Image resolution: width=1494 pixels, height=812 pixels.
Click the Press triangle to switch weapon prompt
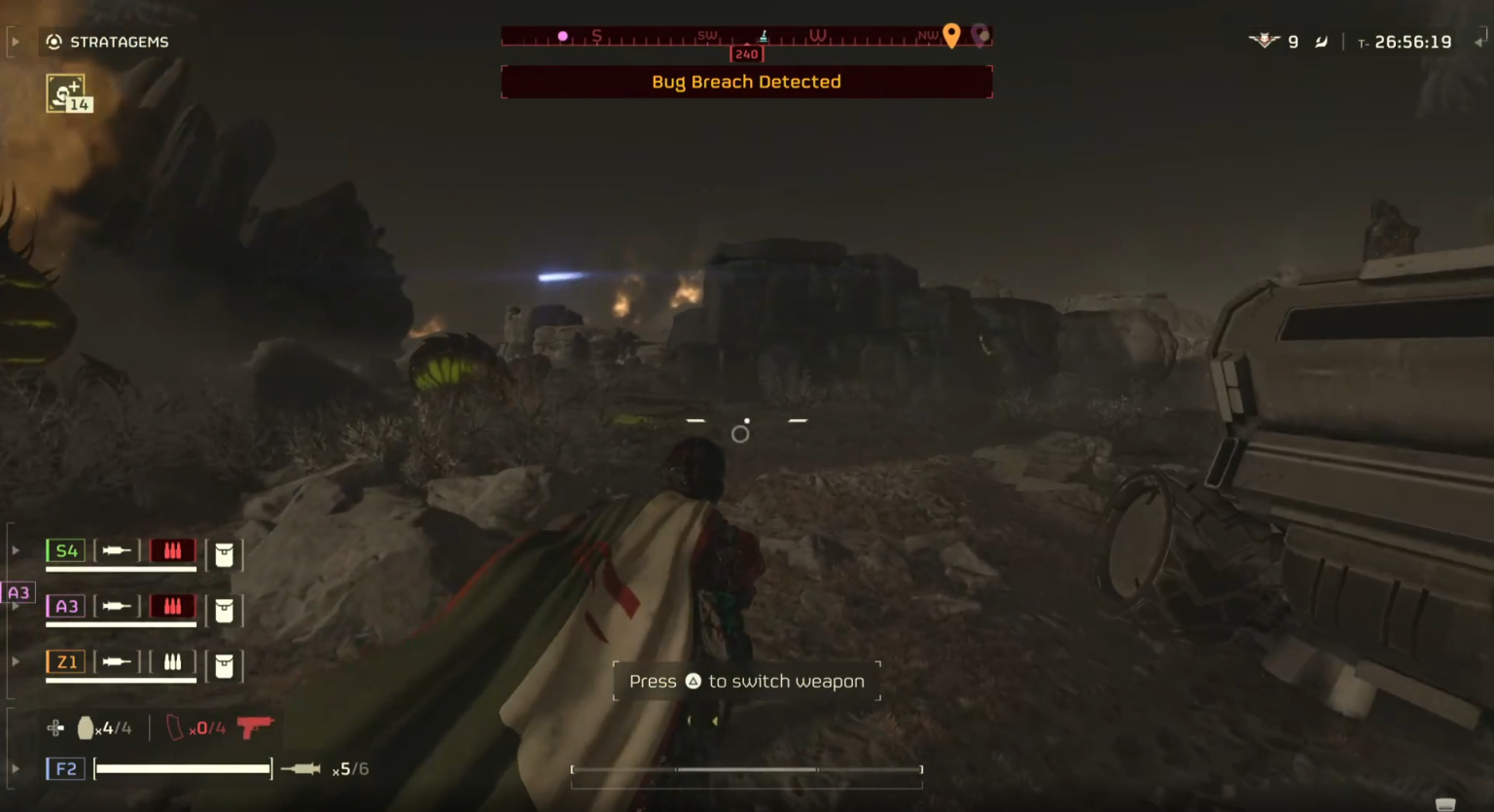(x=746, y=681)
